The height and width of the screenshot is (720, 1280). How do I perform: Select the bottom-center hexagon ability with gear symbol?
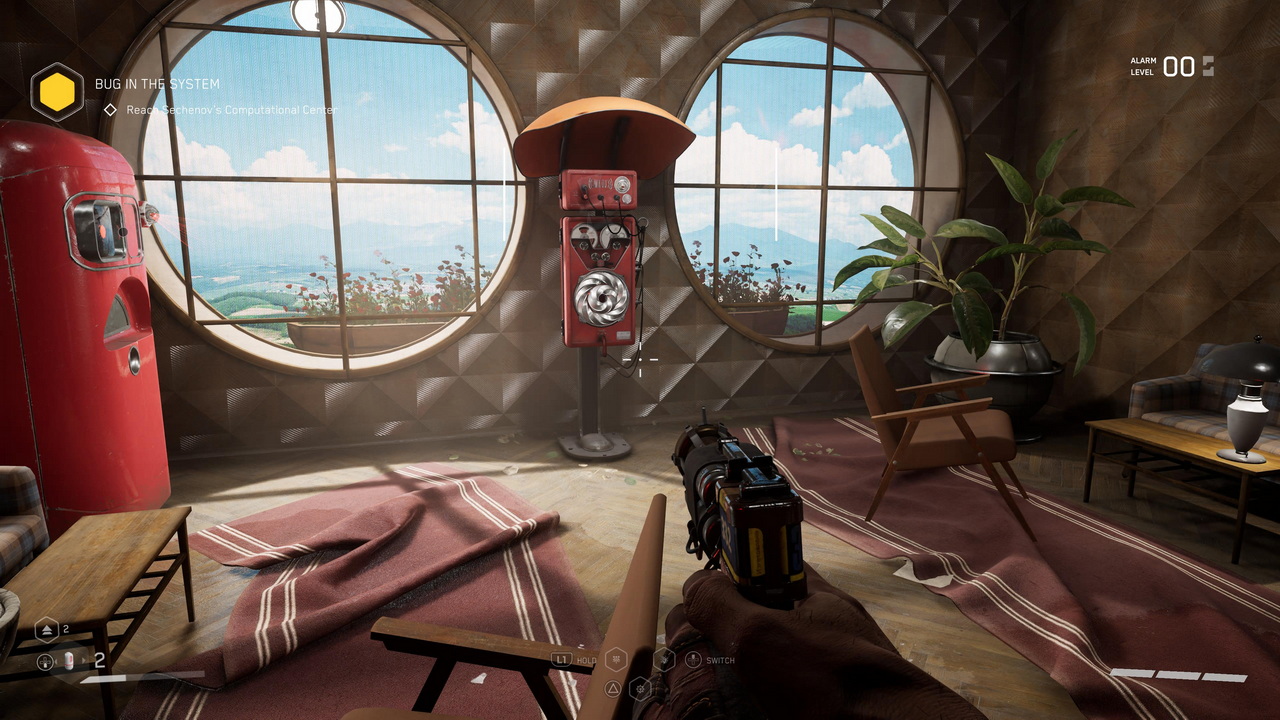640,688
